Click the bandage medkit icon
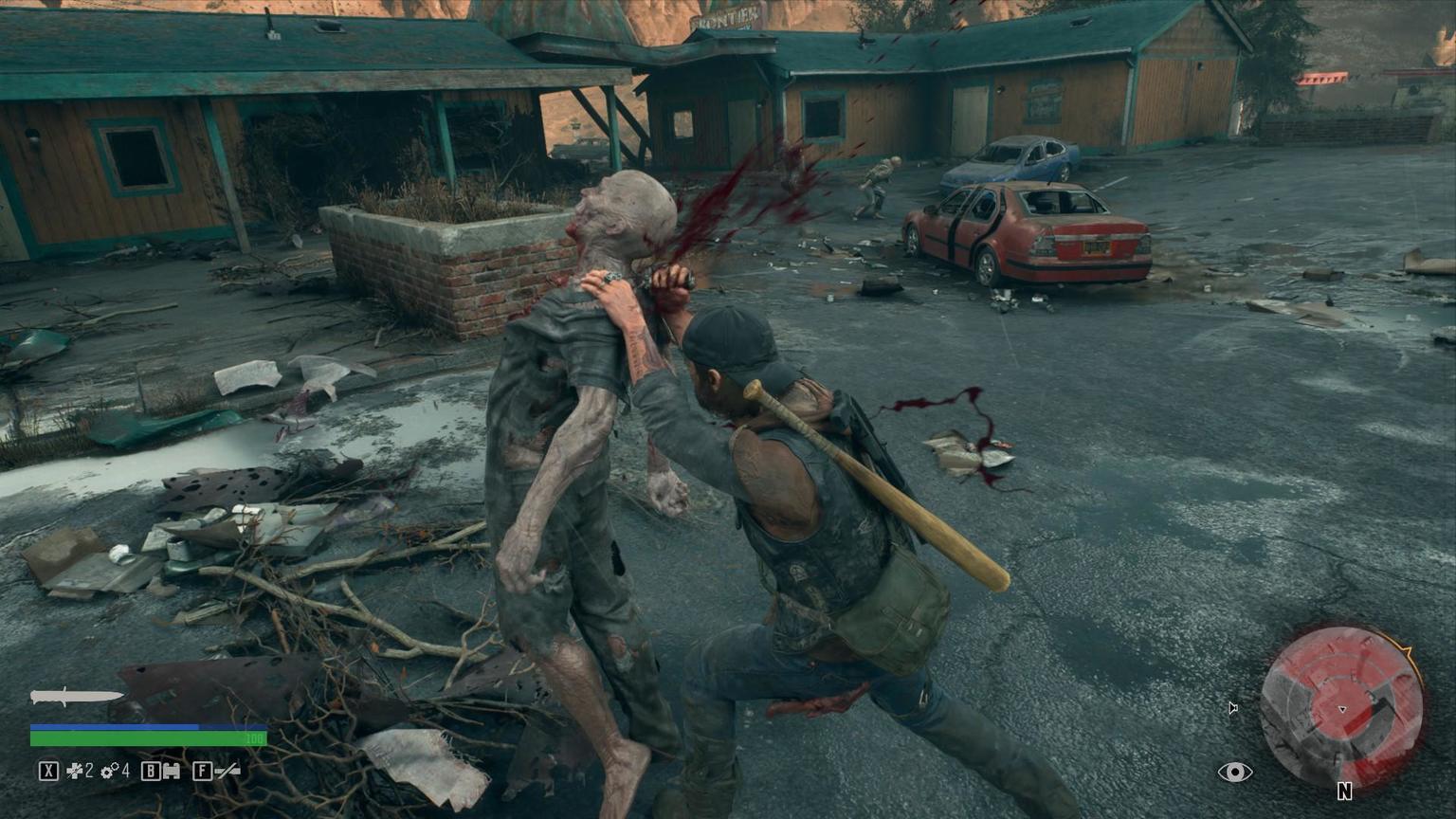This screenshot has width=1456, height=819. (x=75, y=771)
